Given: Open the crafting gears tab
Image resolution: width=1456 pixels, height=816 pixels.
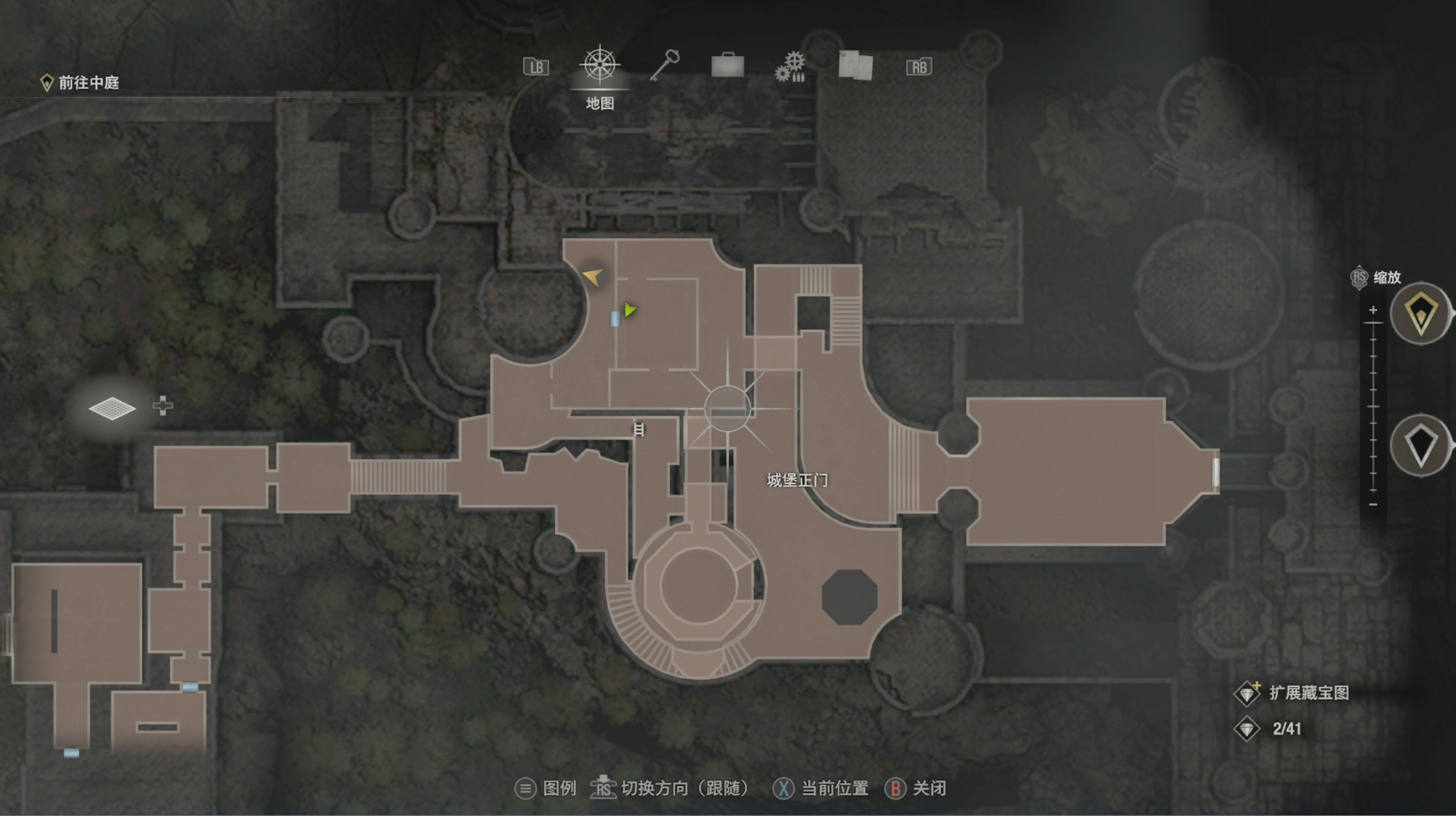Looking at the screenshot, I should pyautogui.click(x=791, y=66).
